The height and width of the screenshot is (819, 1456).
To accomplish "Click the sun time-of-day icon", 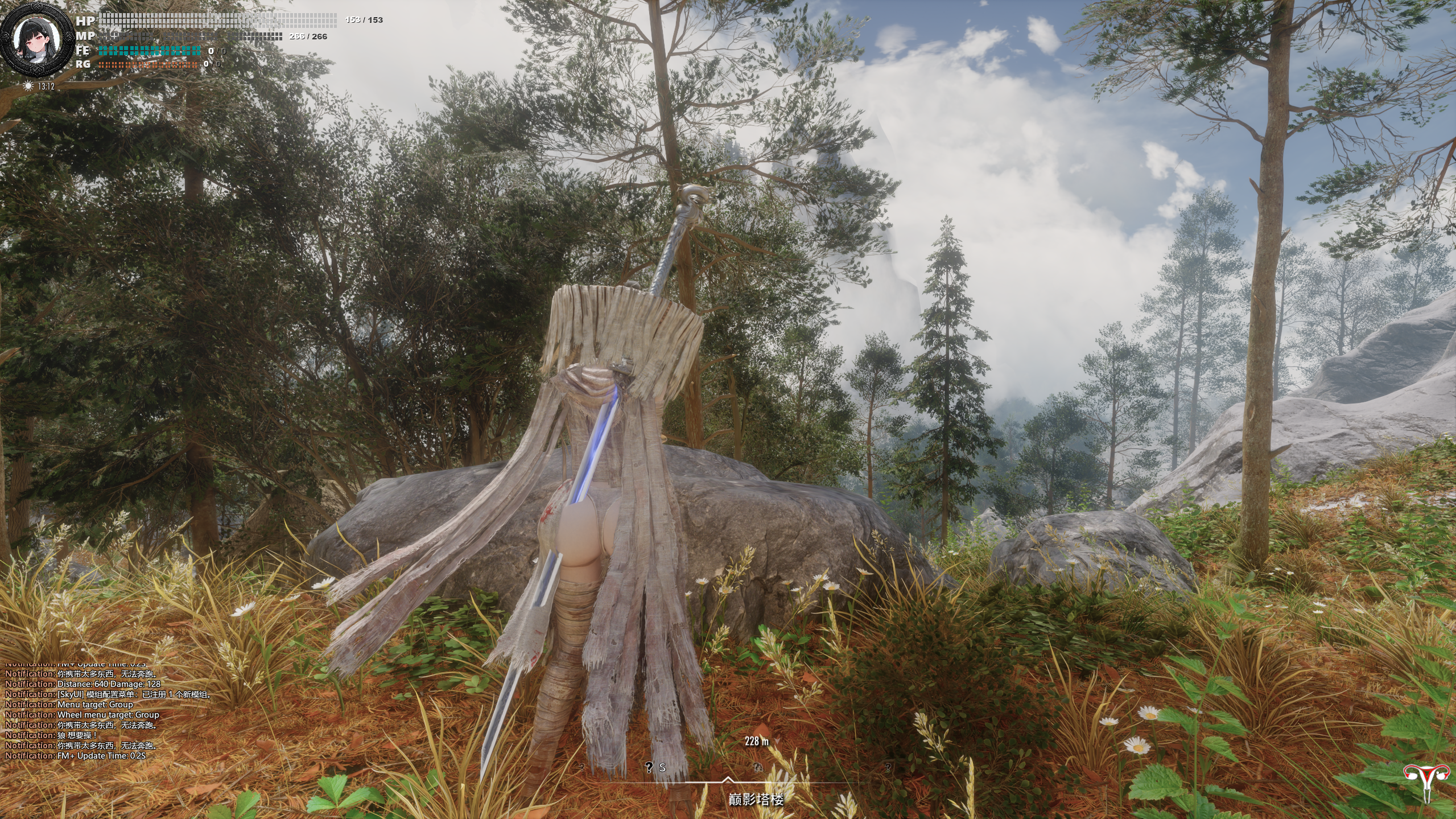I will (28, 87).
